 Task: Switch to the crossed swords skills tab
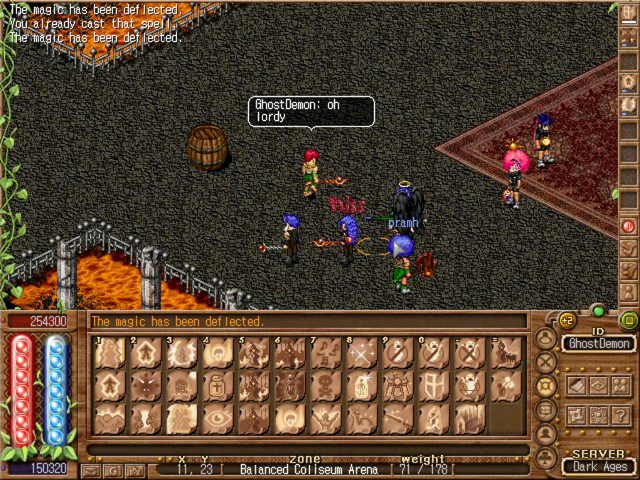click(x=546, y=361)
